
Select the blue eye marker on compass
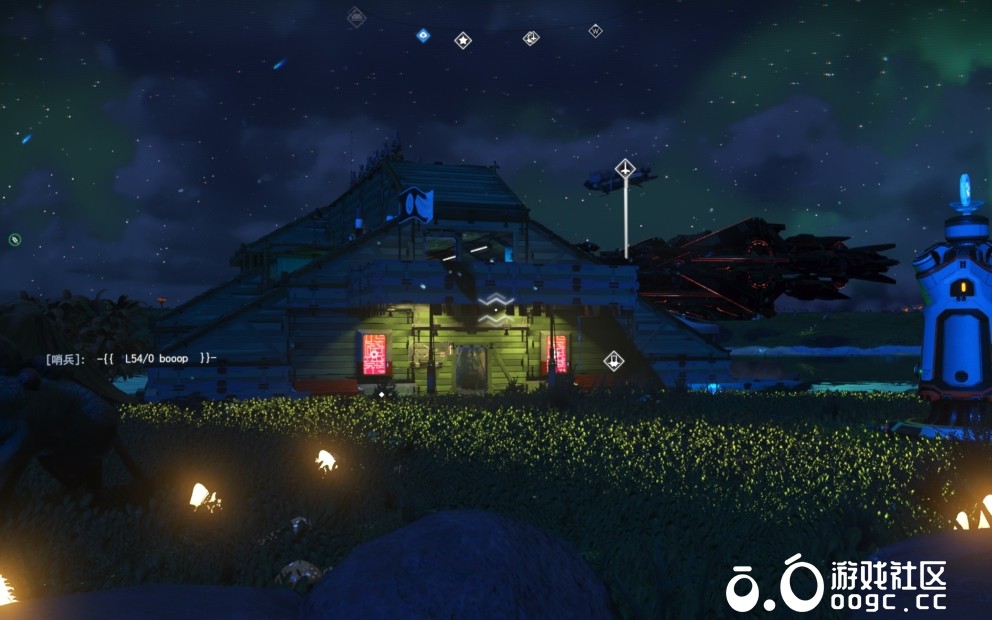coord(423,36)
